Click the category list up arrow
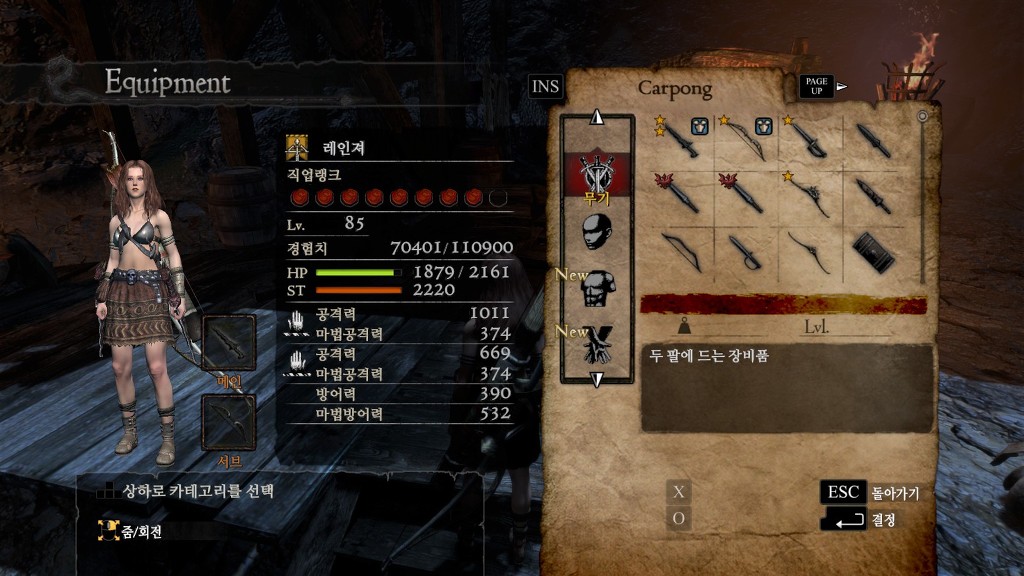This screenshot has width=1024, height=576. coord(597,117)
